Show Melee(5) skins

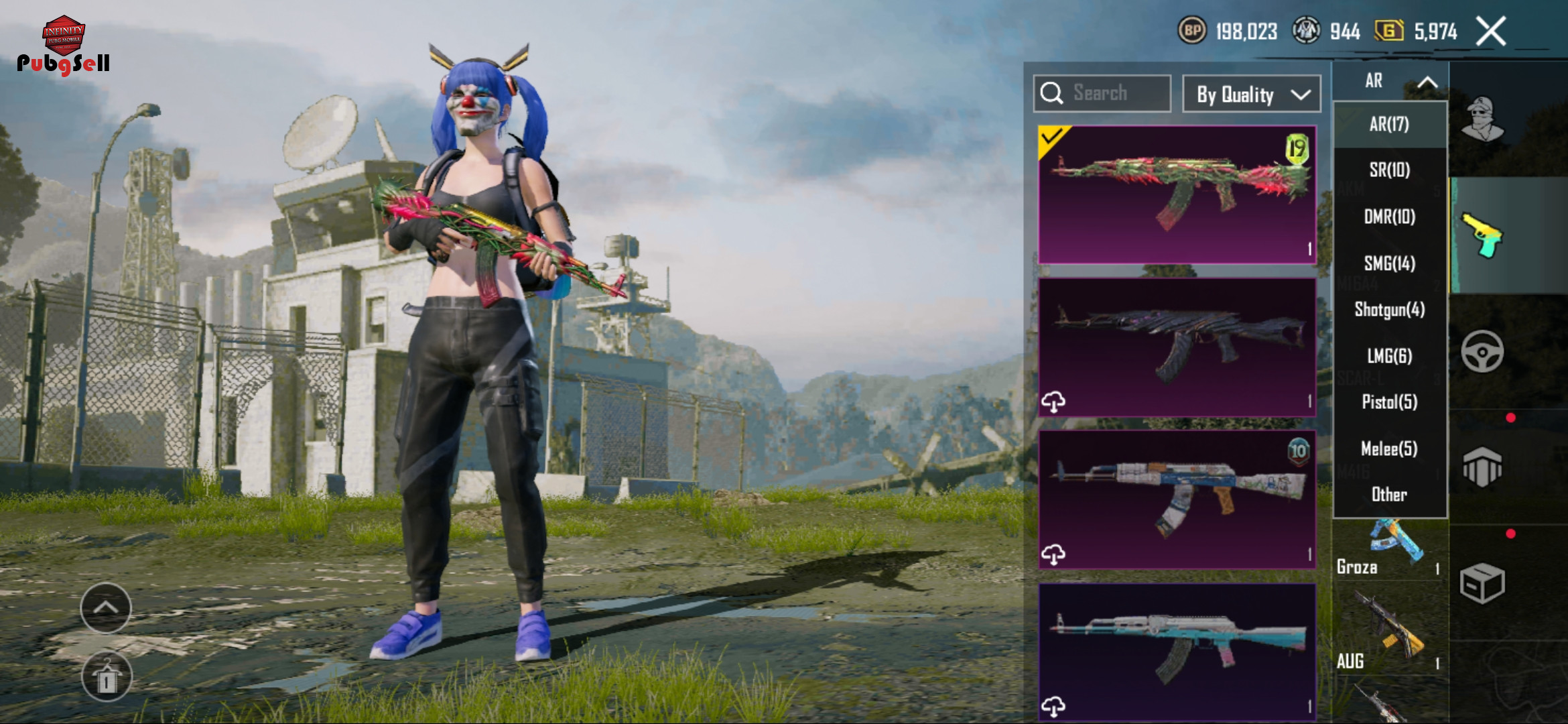pos(1389,448)
